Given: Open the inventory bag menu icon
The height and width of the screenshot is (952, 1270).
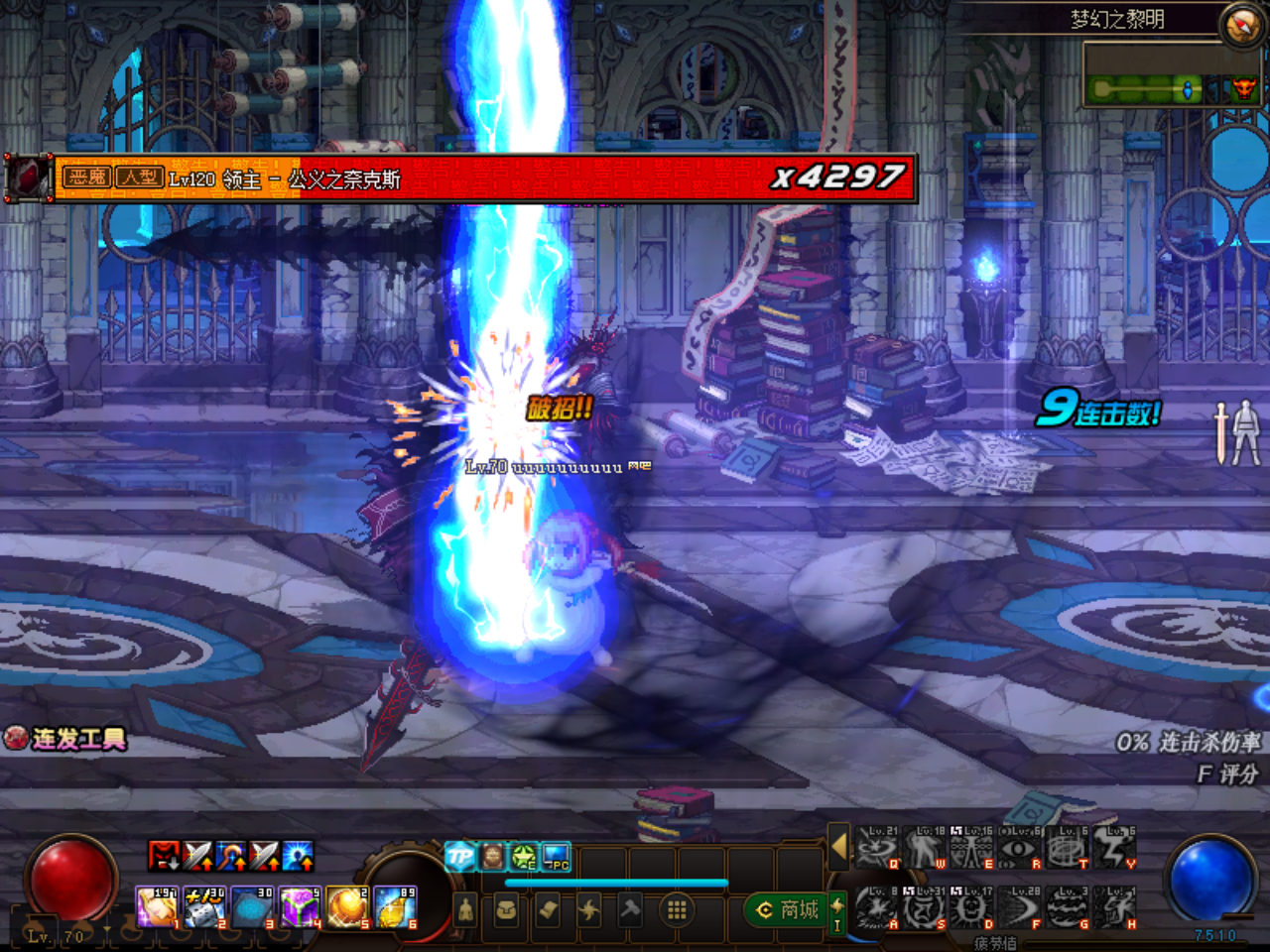Looking at the screenshot, I should 506,909.
